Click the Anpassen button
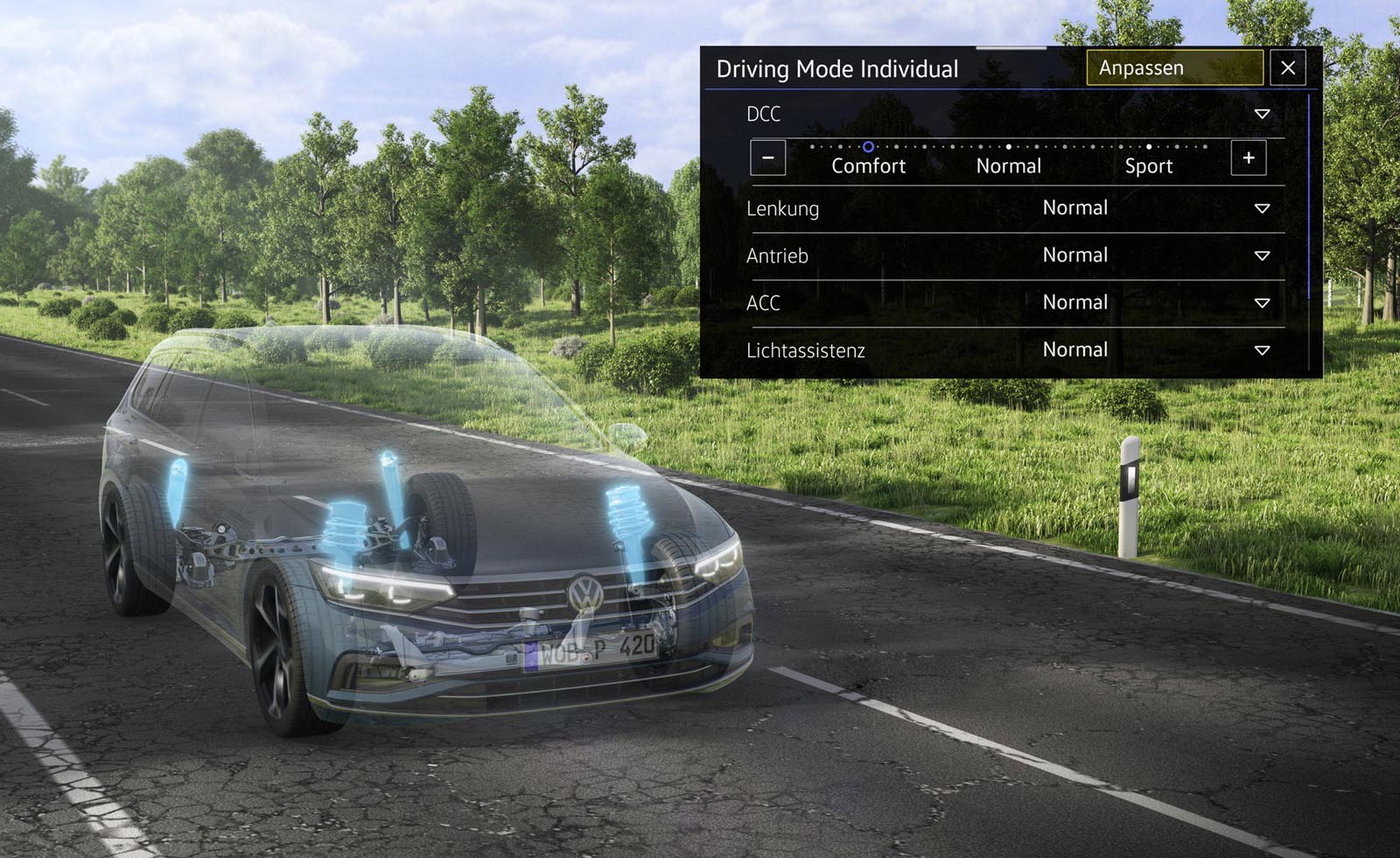The image size is (1400, 858). point(1174,68)
